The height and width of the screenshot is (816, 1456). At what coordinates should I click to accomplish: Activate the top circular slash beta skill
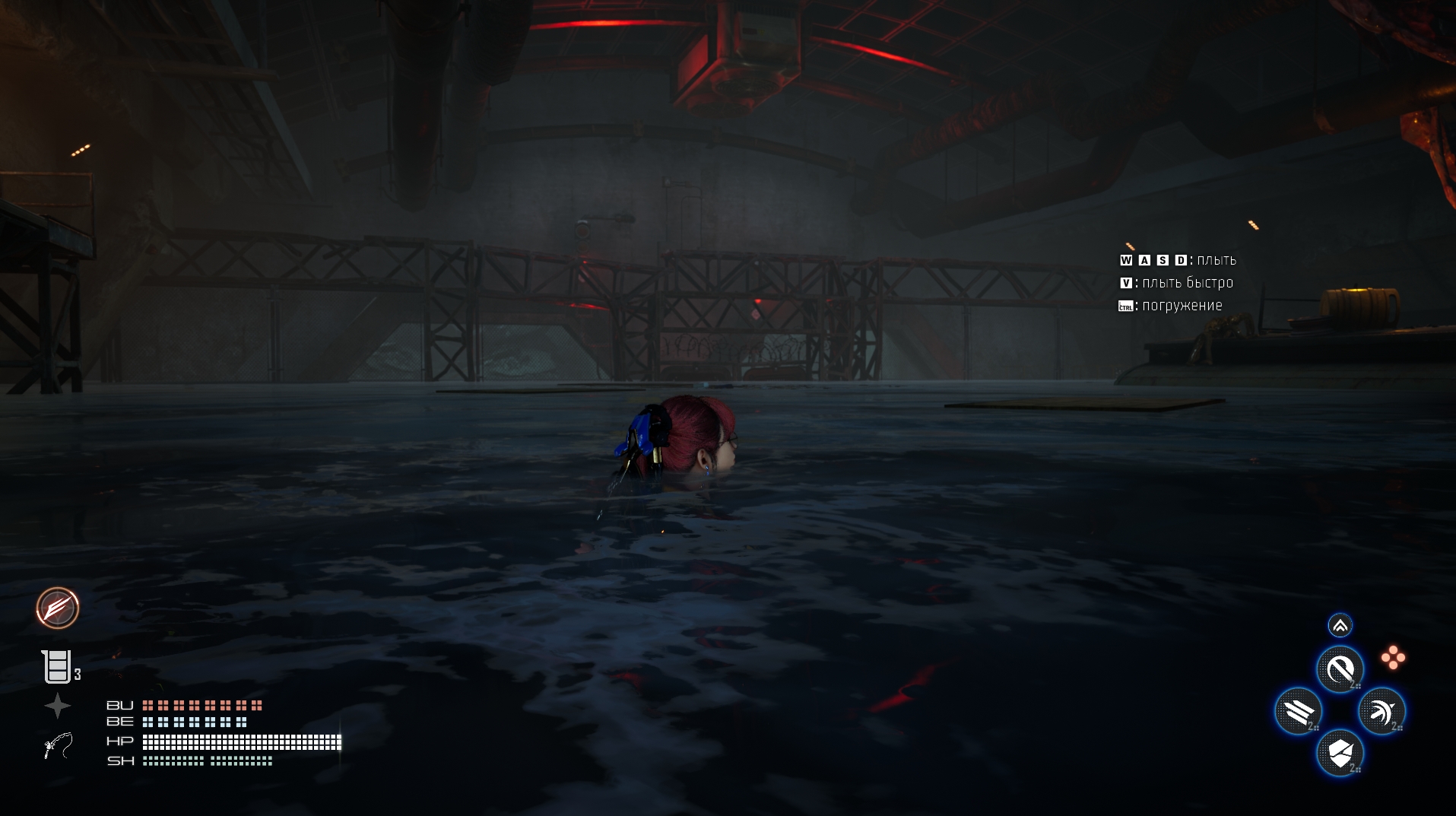tap(1340, 669)
